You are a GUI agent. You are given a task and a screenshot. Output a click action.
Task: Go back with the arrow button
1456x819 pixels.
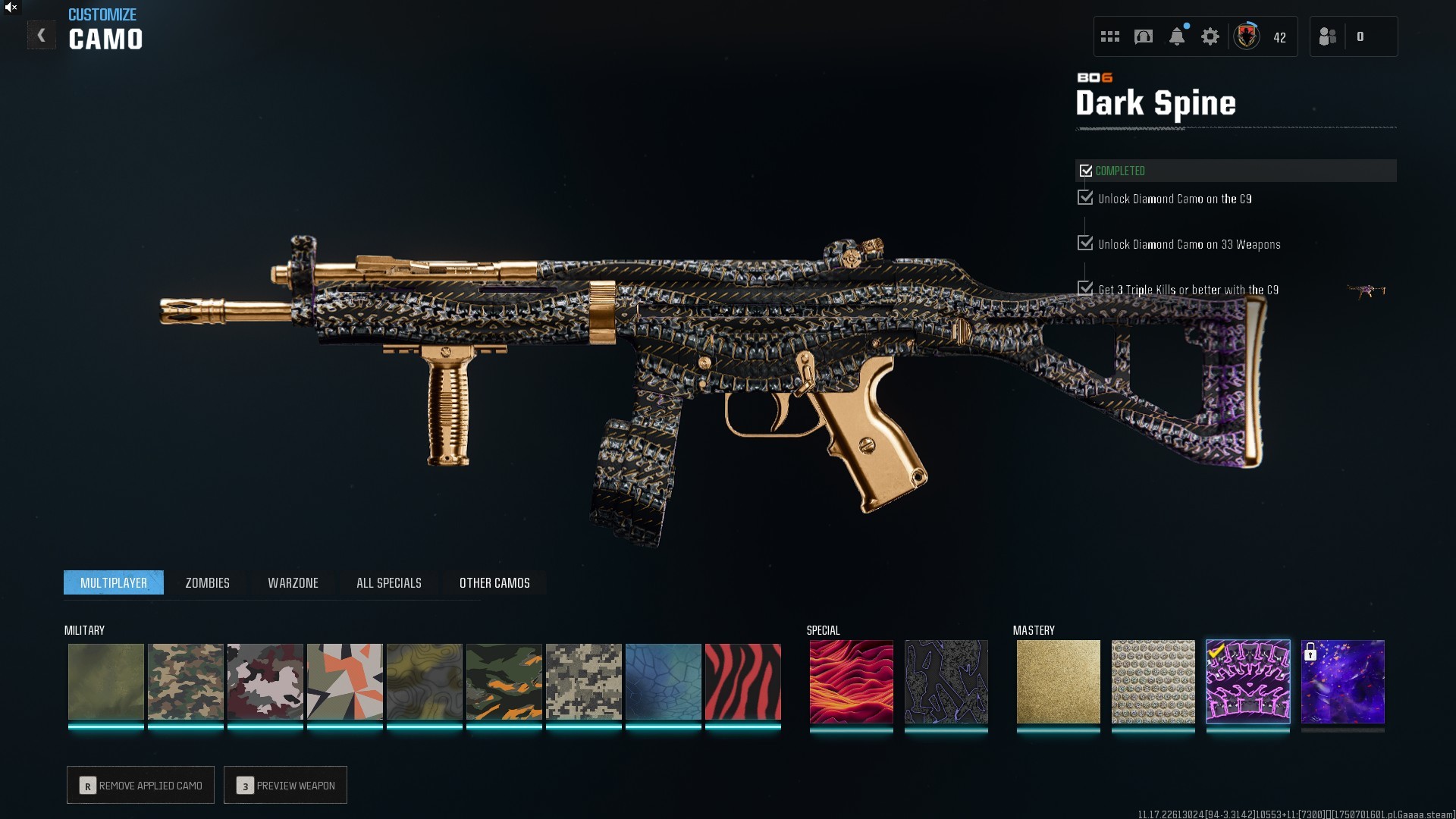[x=42, y=36]
